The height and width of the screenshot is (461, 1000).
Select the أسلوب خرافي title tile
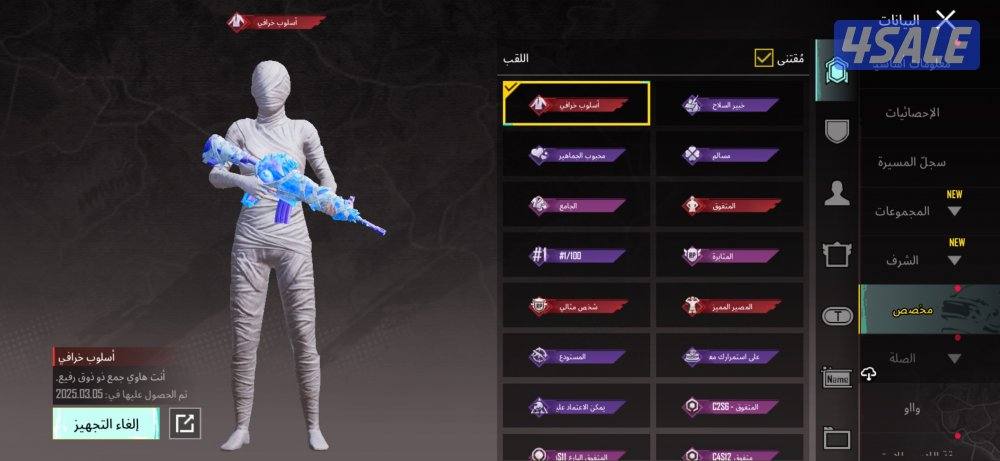[x=577, y=104]
